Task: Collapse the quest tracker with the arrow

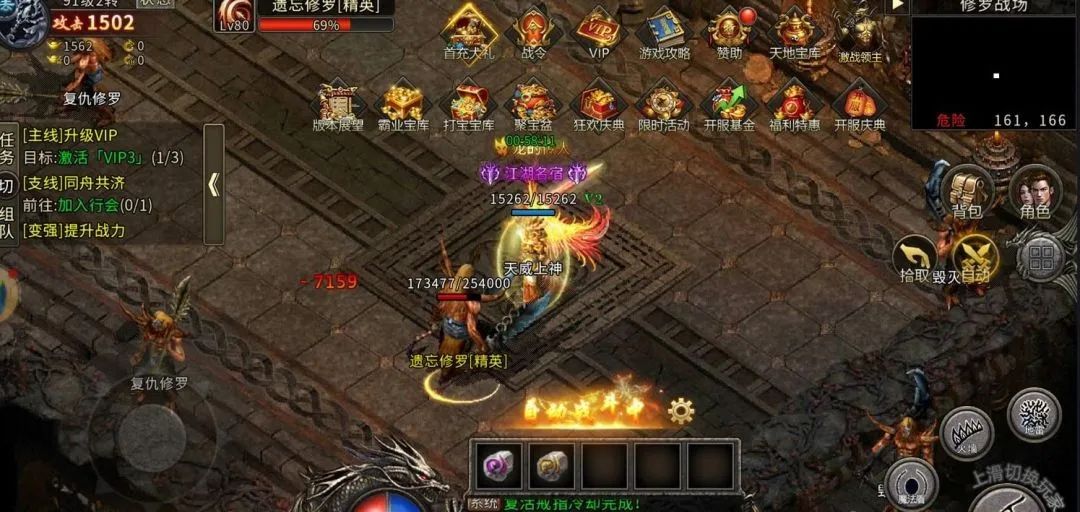Action: [x=213, y=184]
